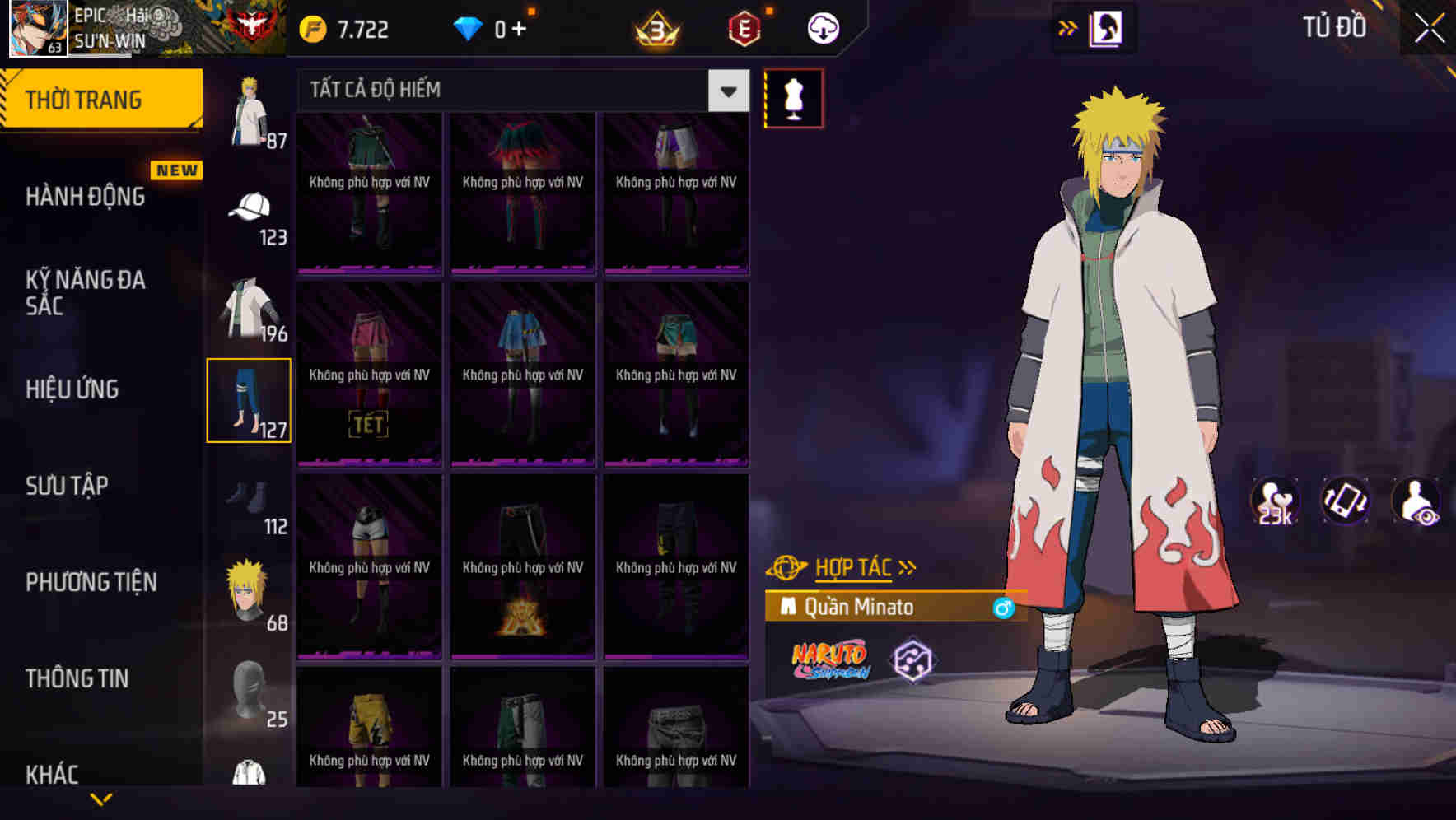
Task: Click the rank badge showing number 3
Action: coord(654,27)
